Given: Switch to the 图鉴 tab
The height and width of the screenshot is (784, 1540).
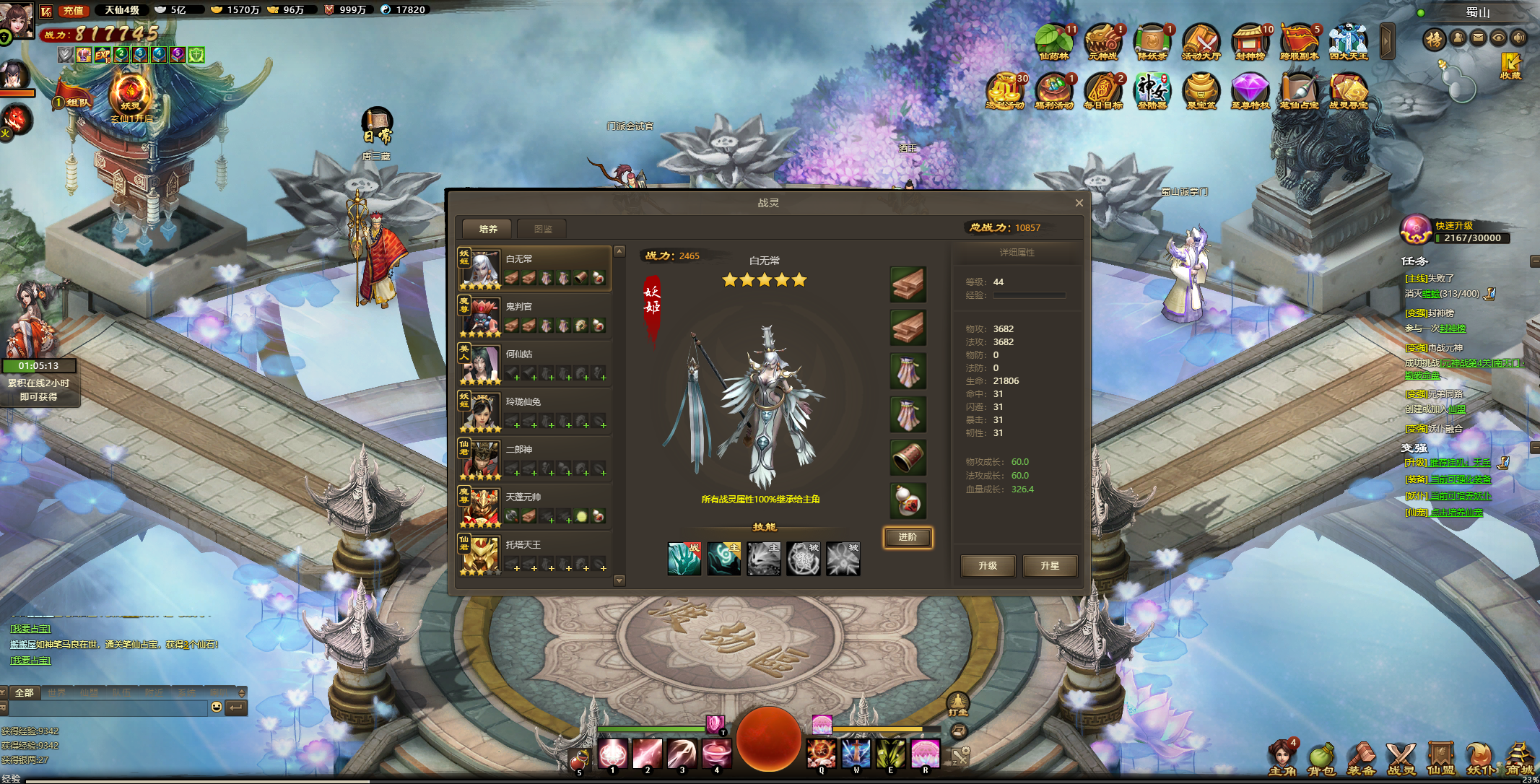Looking at the screenshot, I should [x=543, y=229].
